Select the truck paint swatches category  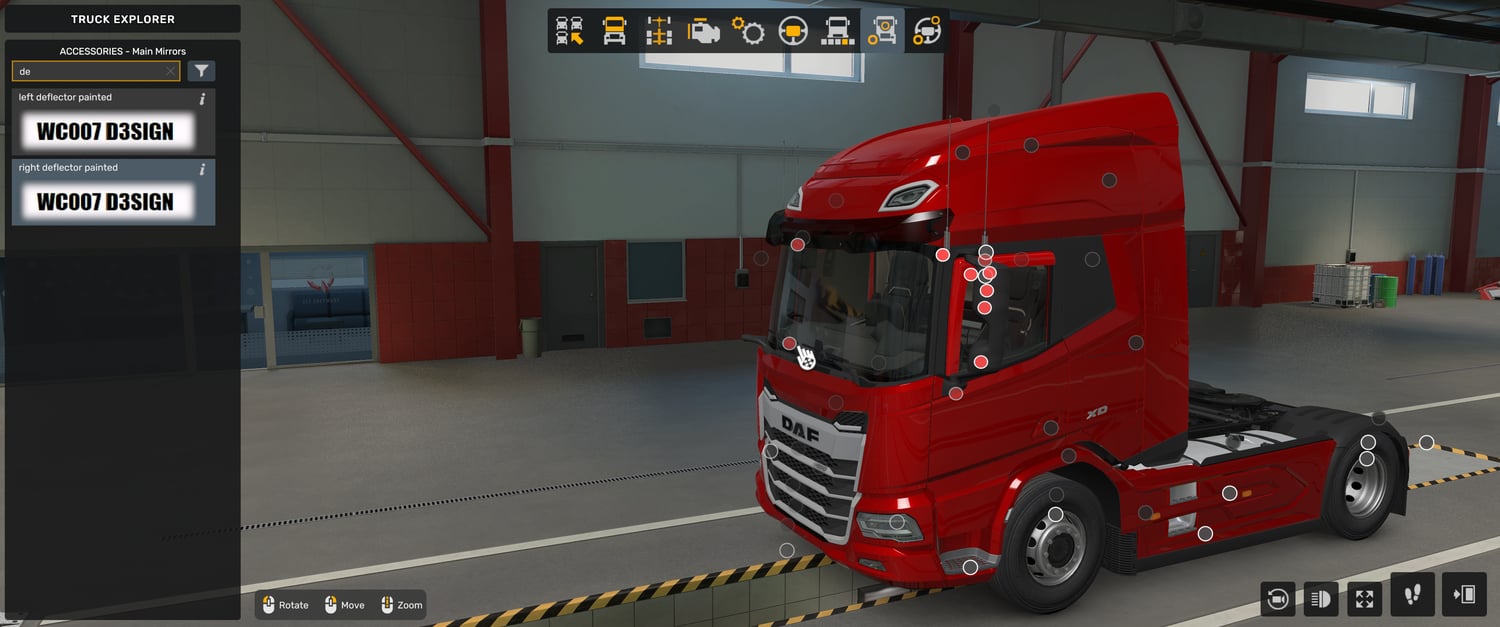(837, 31)
